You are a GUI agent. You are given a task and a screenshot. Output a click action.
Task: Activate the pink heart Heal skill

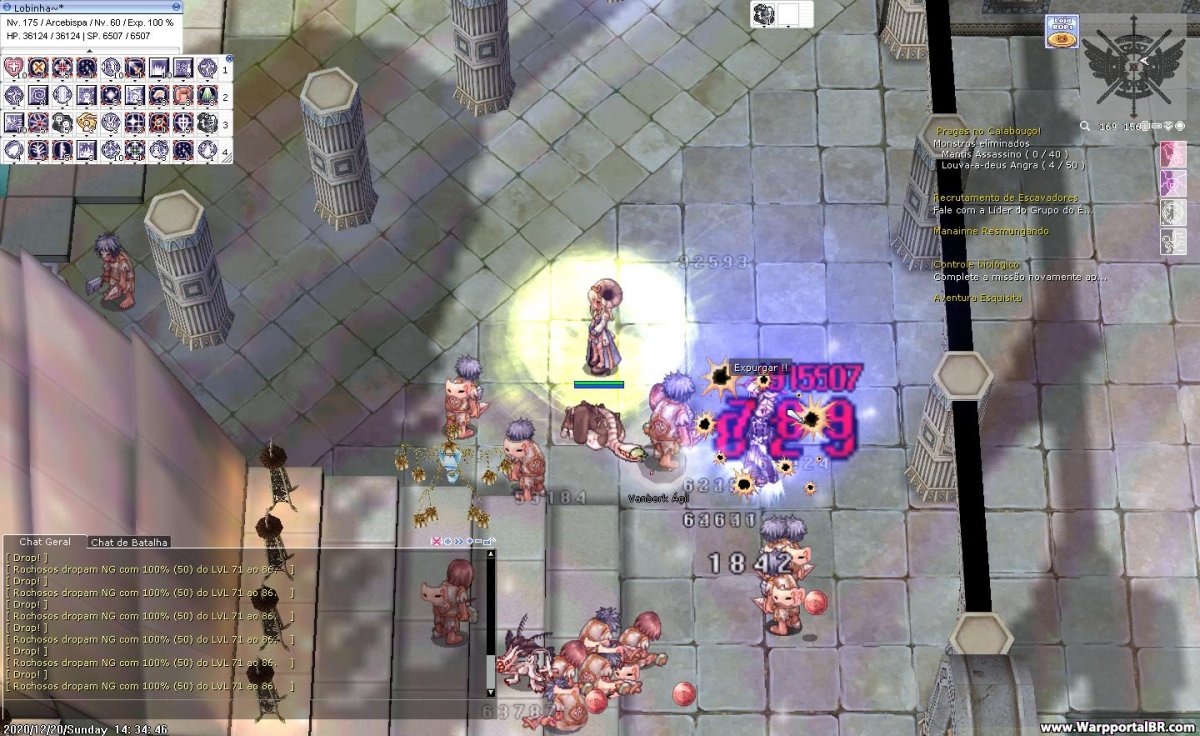(14, 68)
